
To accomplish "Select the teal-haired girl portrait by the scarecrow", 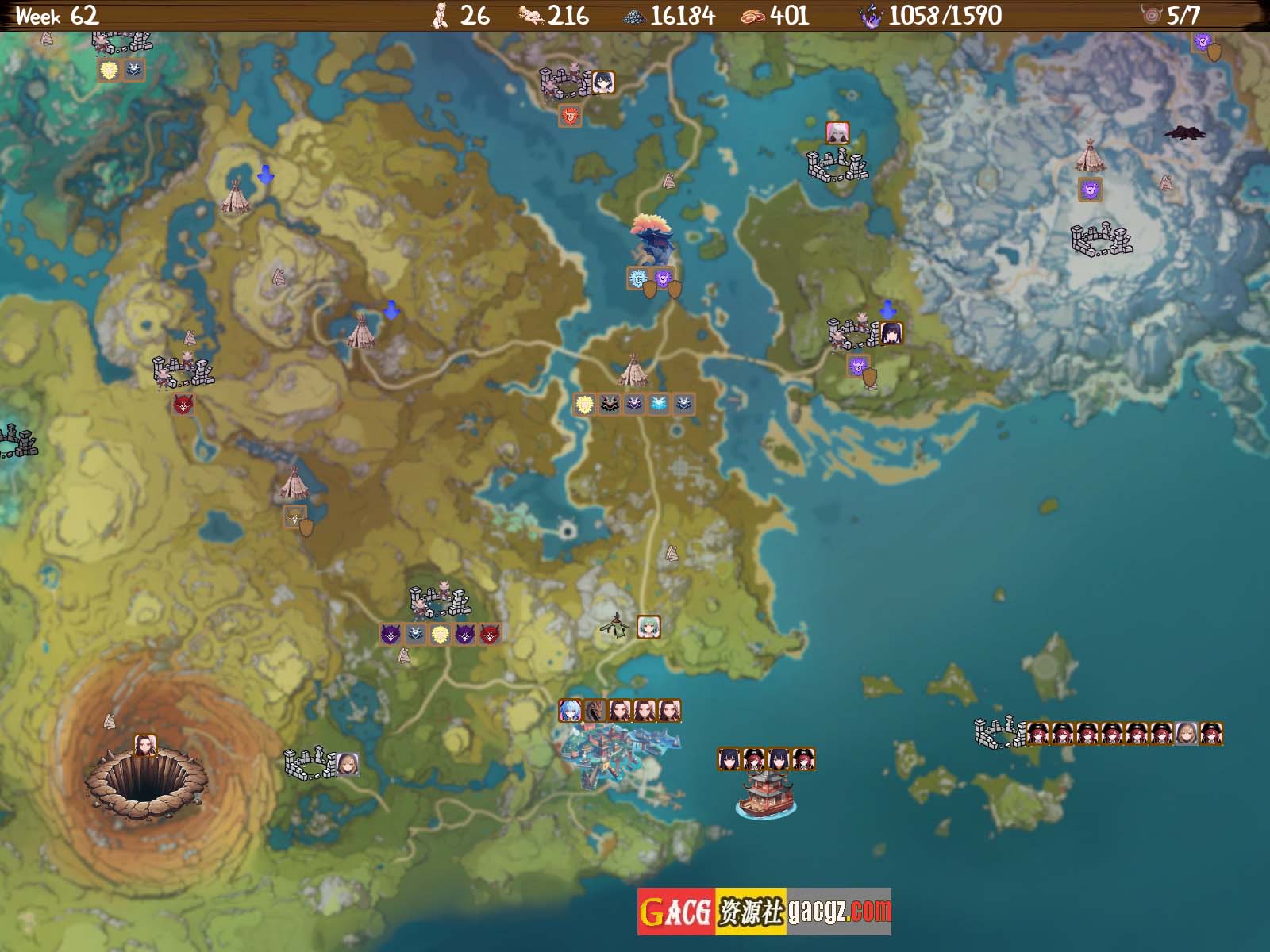I will [x=648, y=627].
